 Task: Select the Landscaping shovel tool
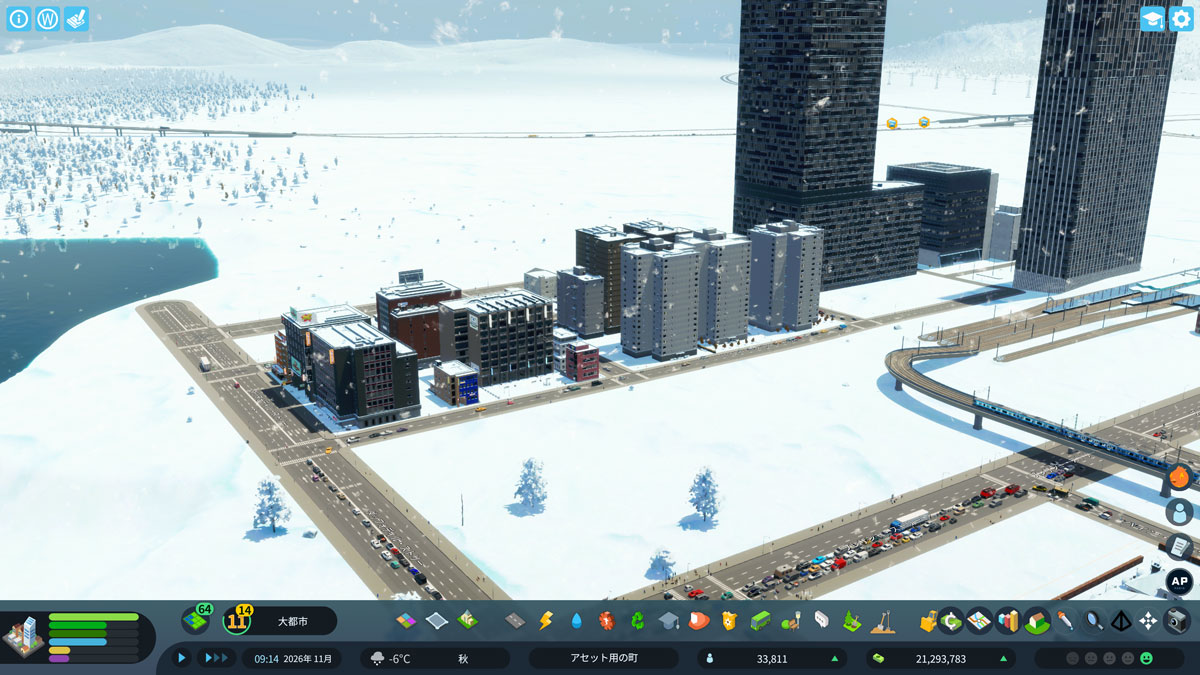(x=882, y=621)
